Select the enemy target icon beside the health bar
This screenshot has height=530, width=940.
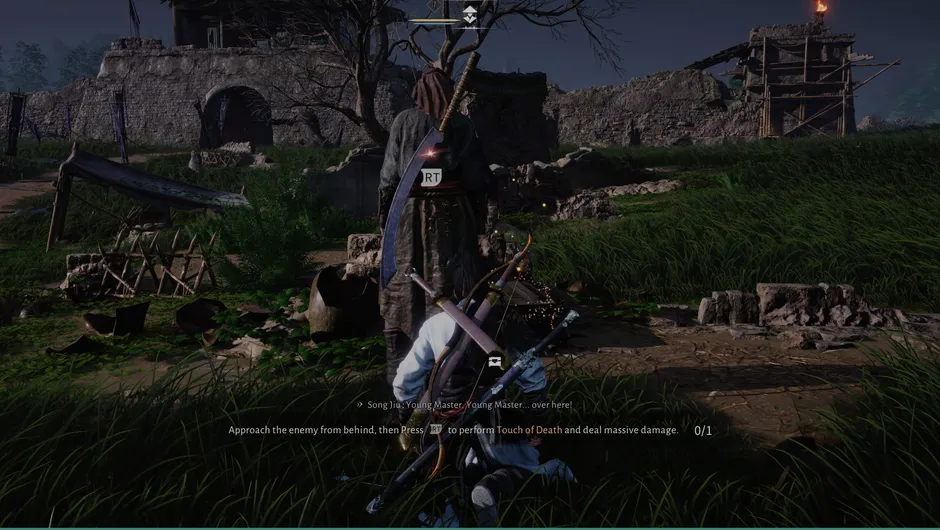tap(470, 14)
